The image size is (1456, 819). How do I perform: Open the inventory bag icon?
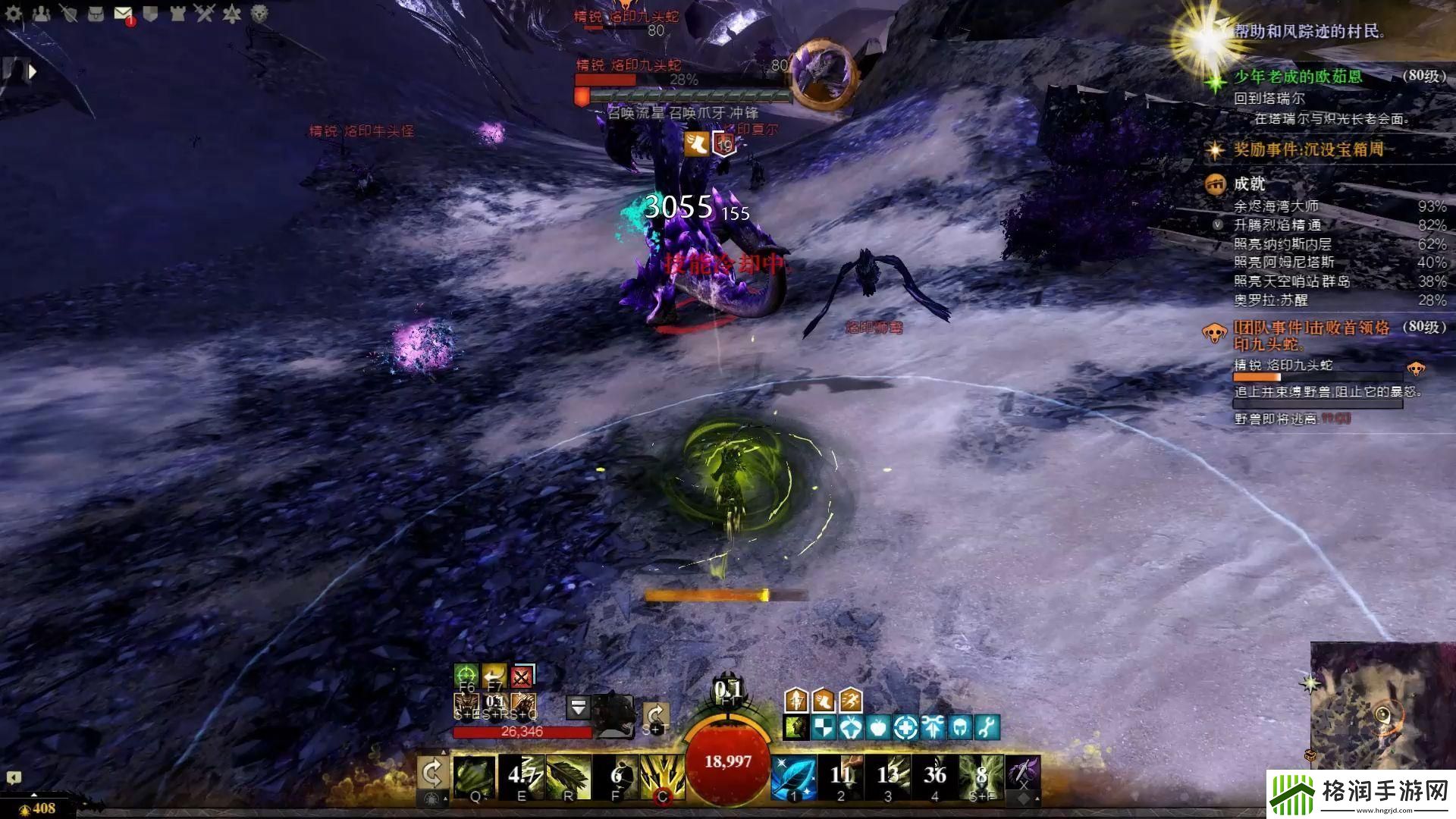(x=96, y=14)
